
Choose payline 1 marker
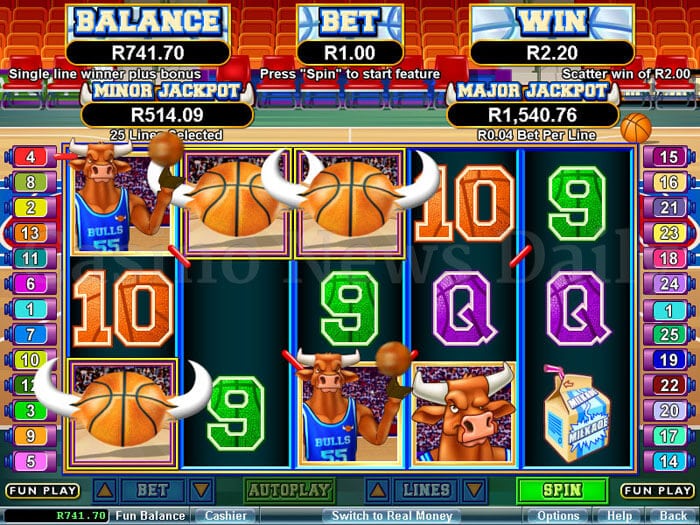(30, 309)
